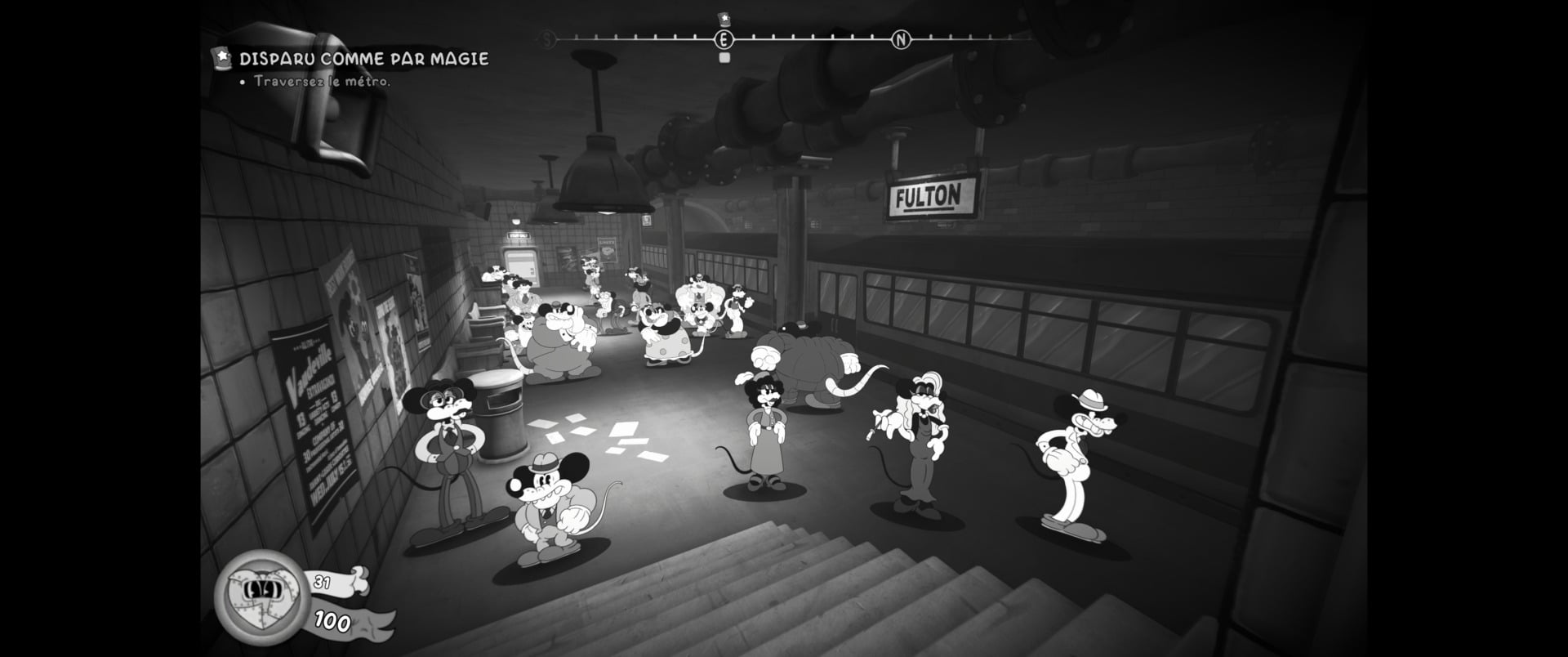This screenshot has height=657, width=1568.
Task: Click the objective text DISPARU COMME PAR MAGIE
Action: [x=363, y=58]
